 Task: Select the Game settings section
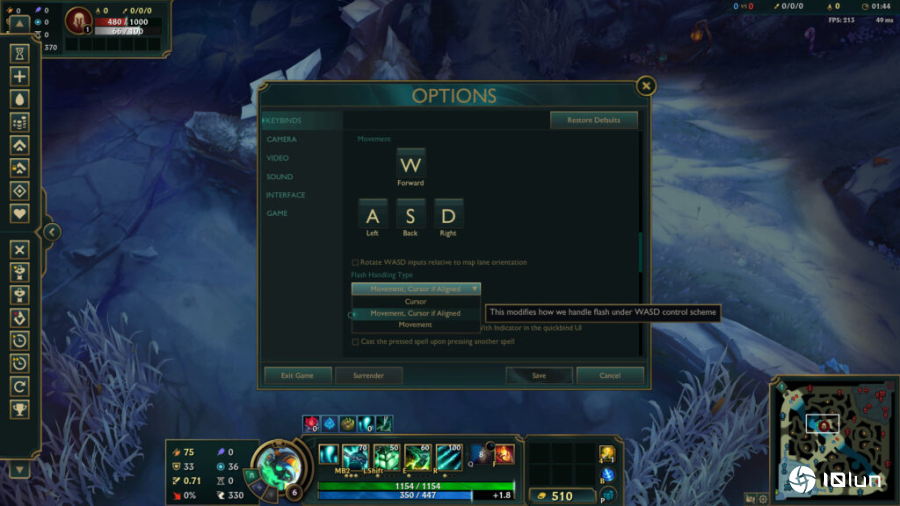tap(277, 213)
